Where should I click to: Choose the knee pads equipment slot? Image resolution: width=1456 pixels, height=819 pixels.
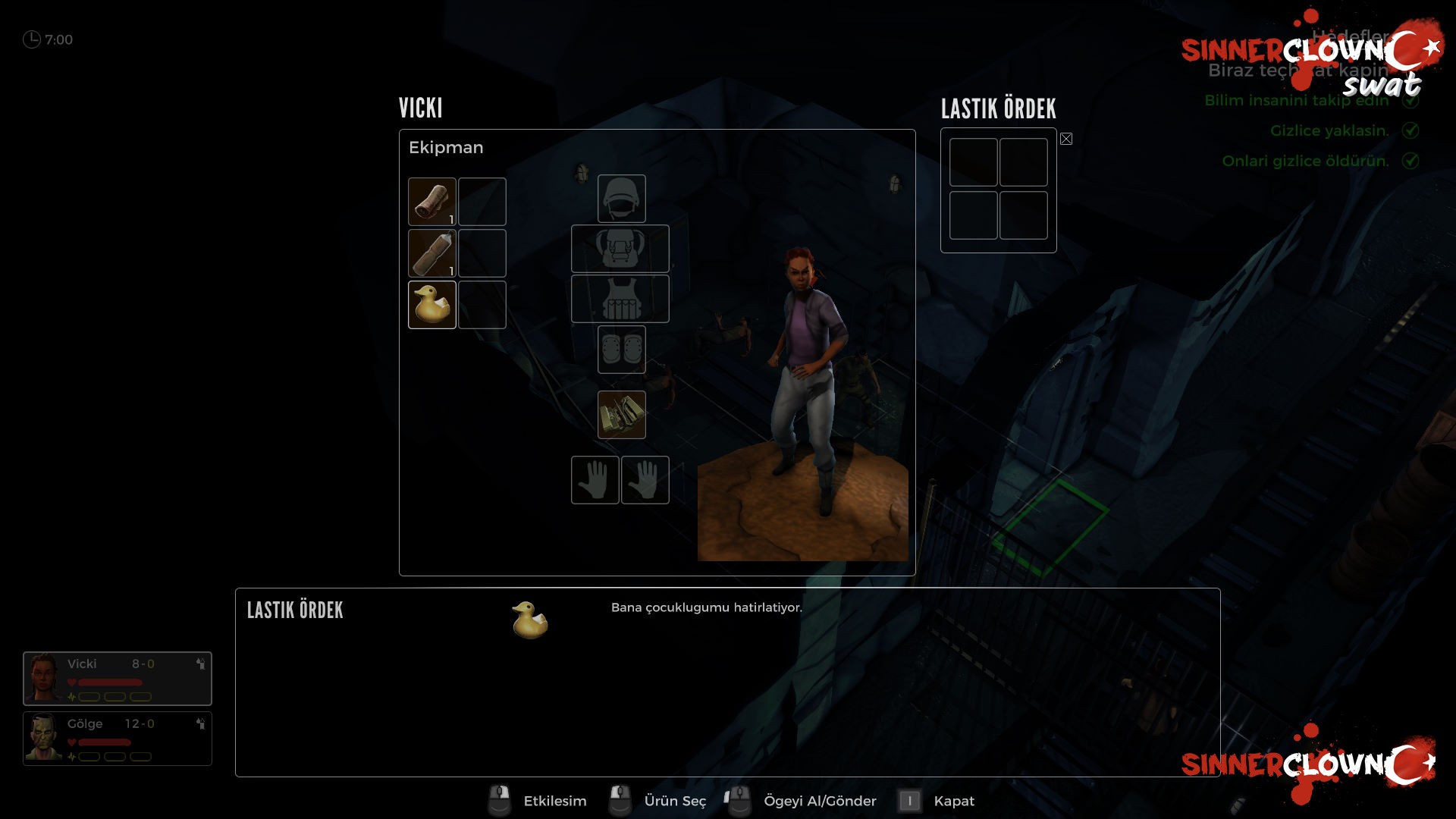coord(621,350)
